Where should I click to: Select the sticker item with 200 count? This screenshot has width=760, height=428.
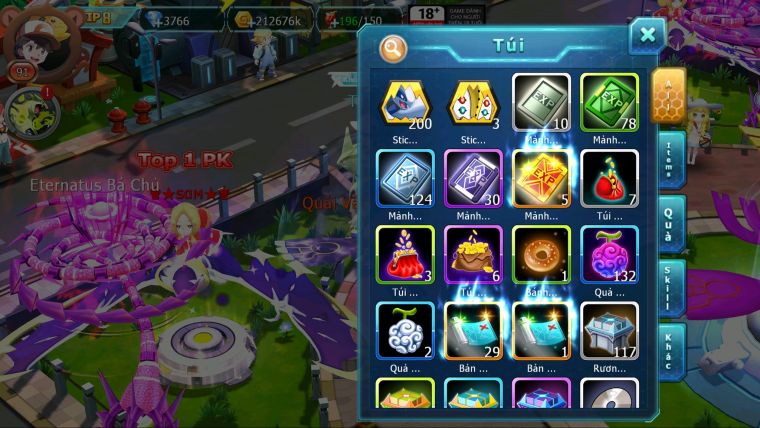point(405,103)
